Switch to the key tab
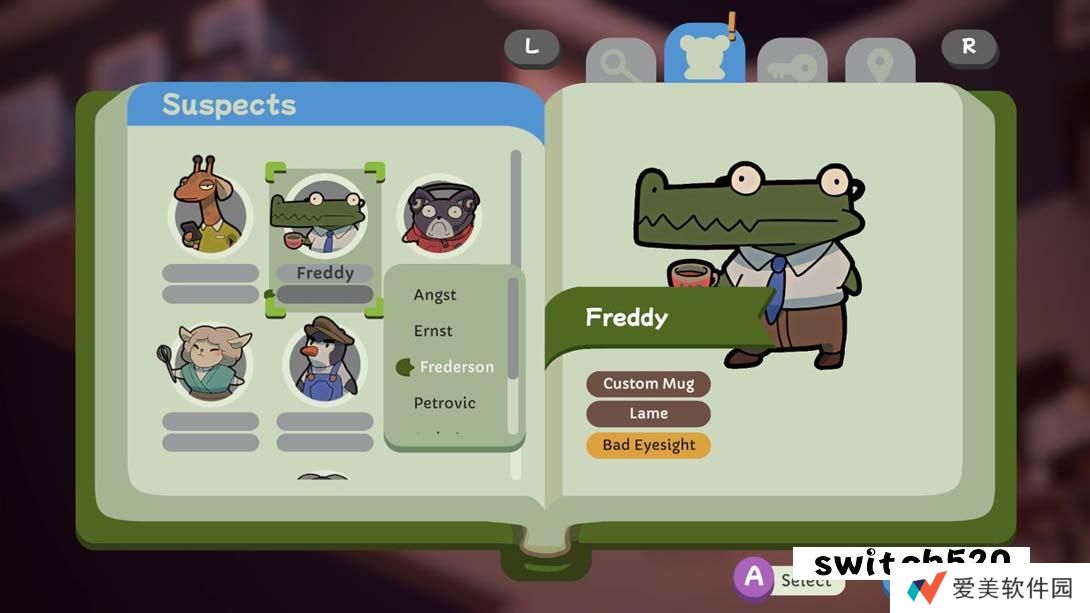 [791, 66]
